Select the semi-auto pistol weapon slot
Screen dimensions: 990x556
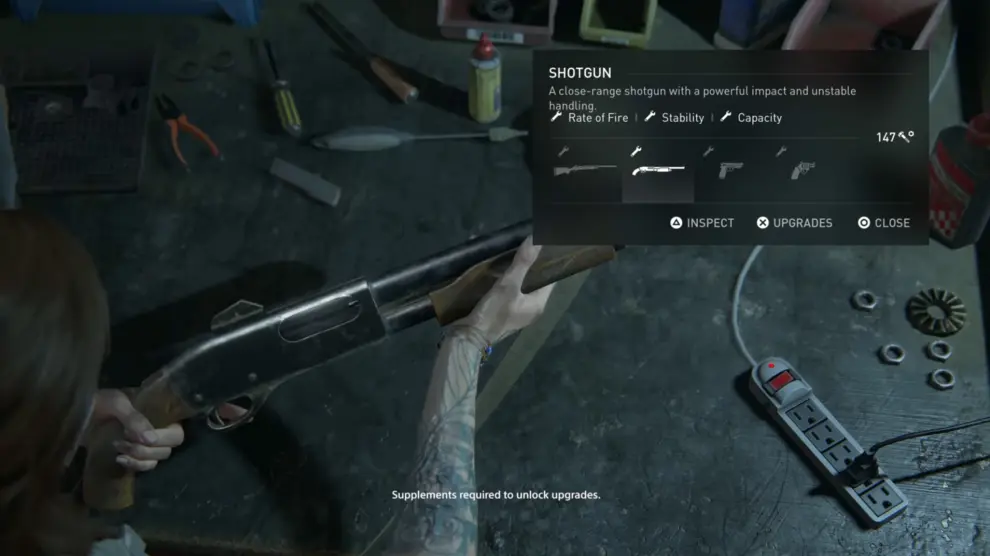coord(729,171)
